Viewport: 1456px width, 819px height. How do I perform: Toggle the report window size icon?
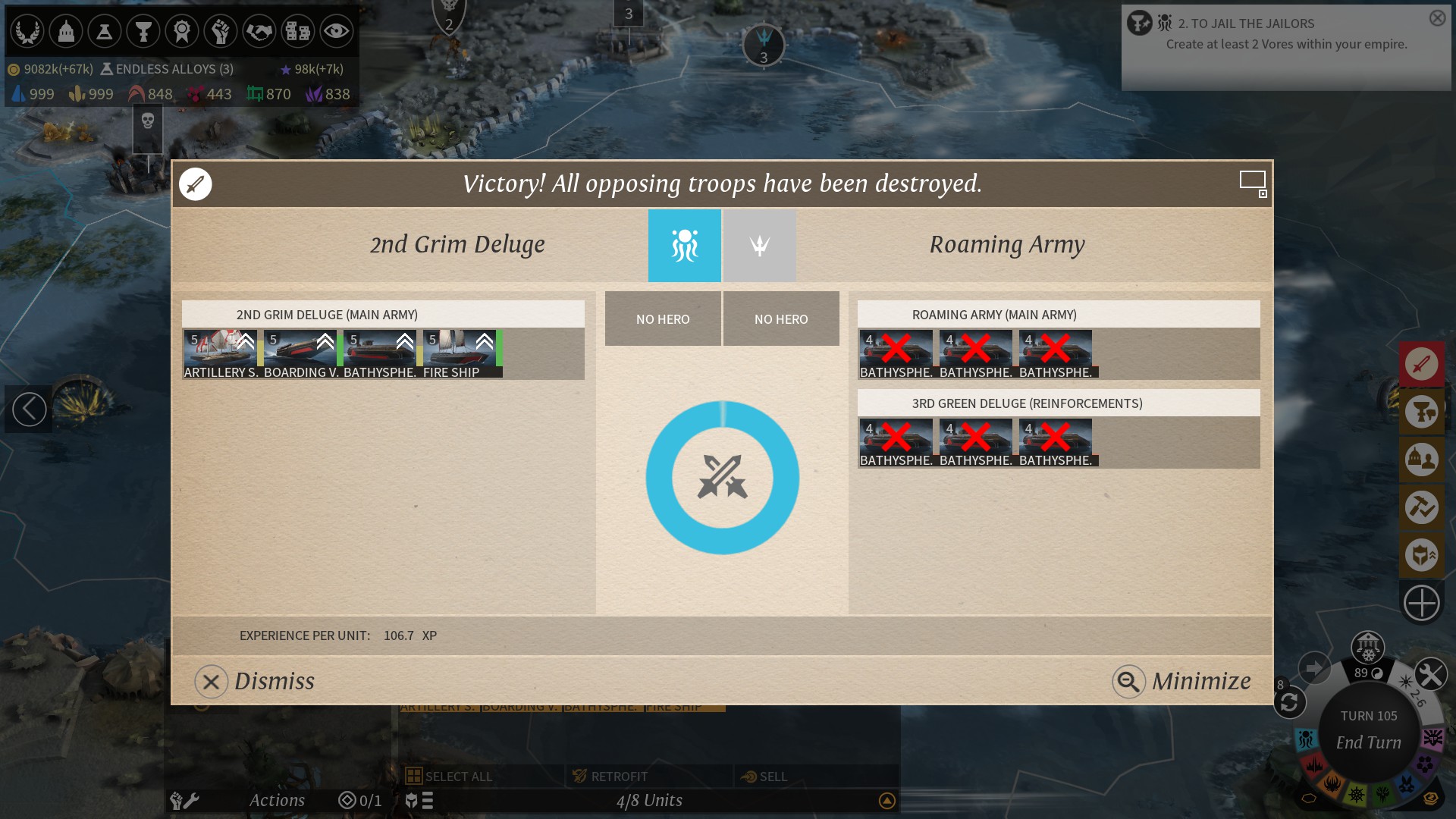(1253, 182)
